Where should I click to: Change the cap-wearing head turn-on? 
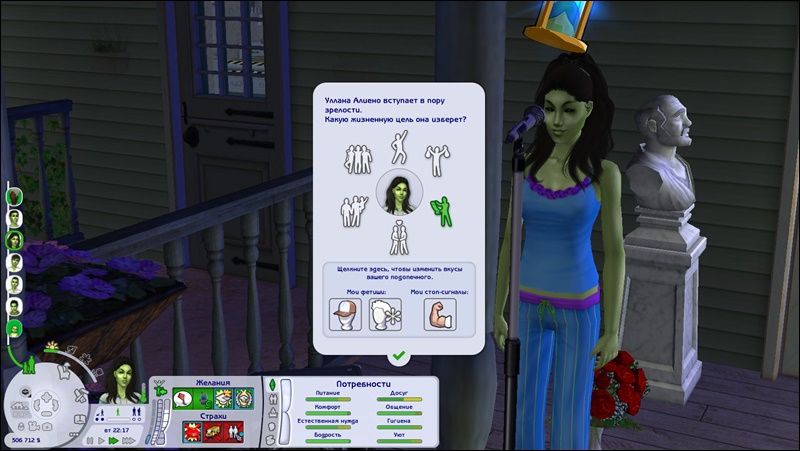pyautogui.click(x=345, y=314)
